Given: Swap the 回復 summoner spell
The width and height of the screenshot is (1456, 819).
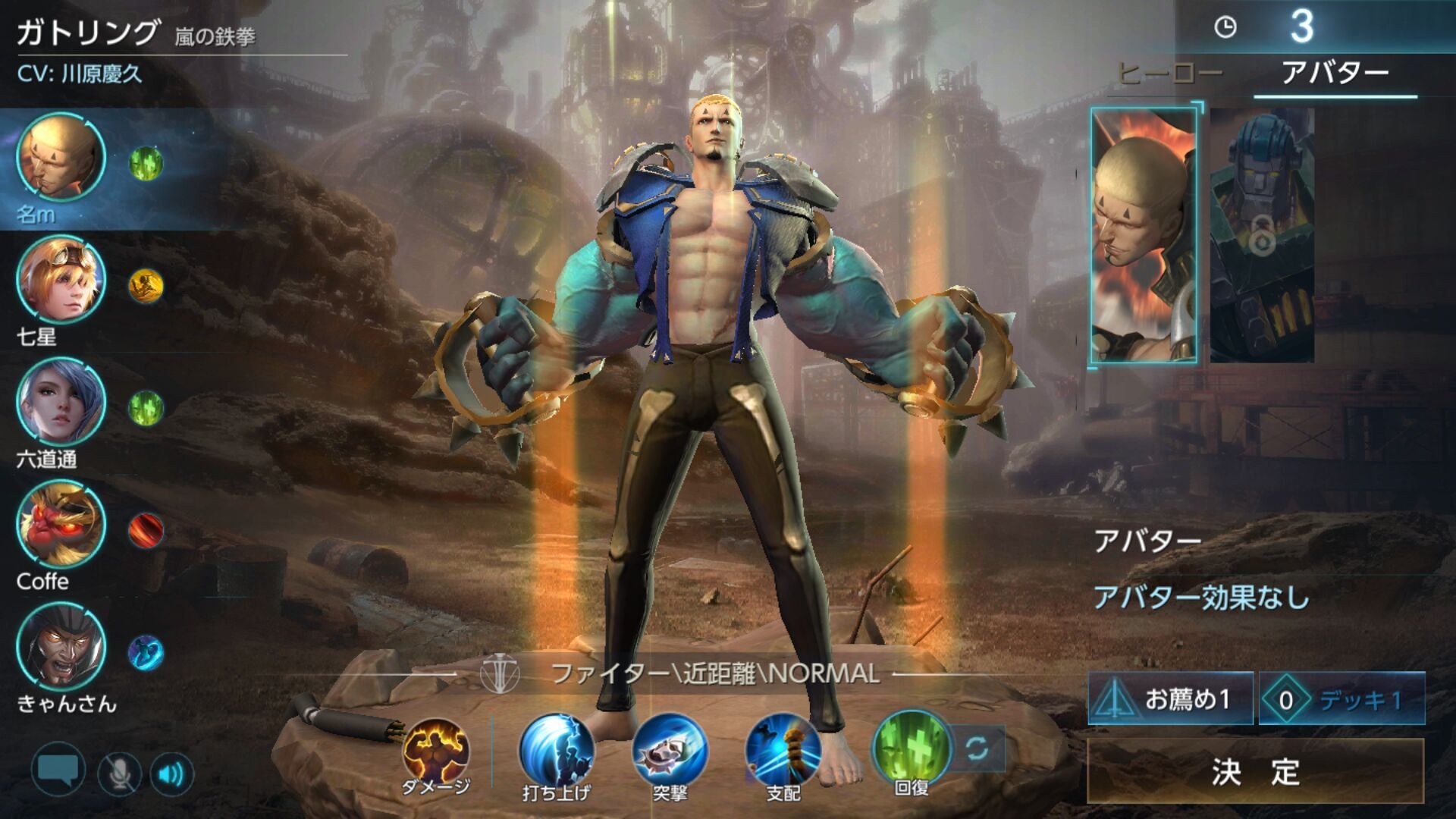Looking at the screenshot, I should [977, 748].
